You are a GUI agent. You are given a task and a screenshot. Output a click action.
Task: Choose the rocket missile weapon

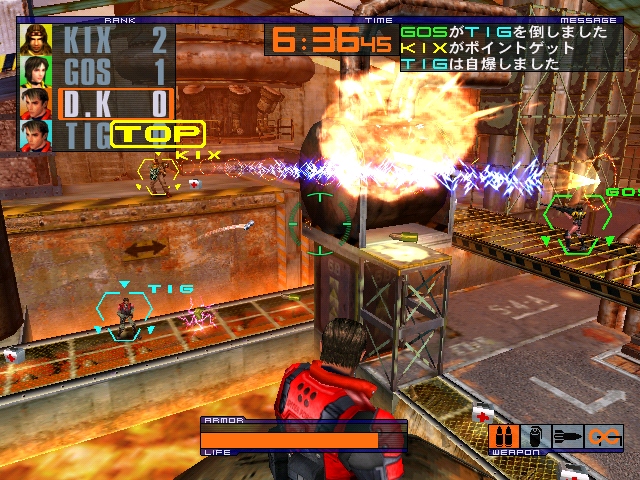coord(567,436)
